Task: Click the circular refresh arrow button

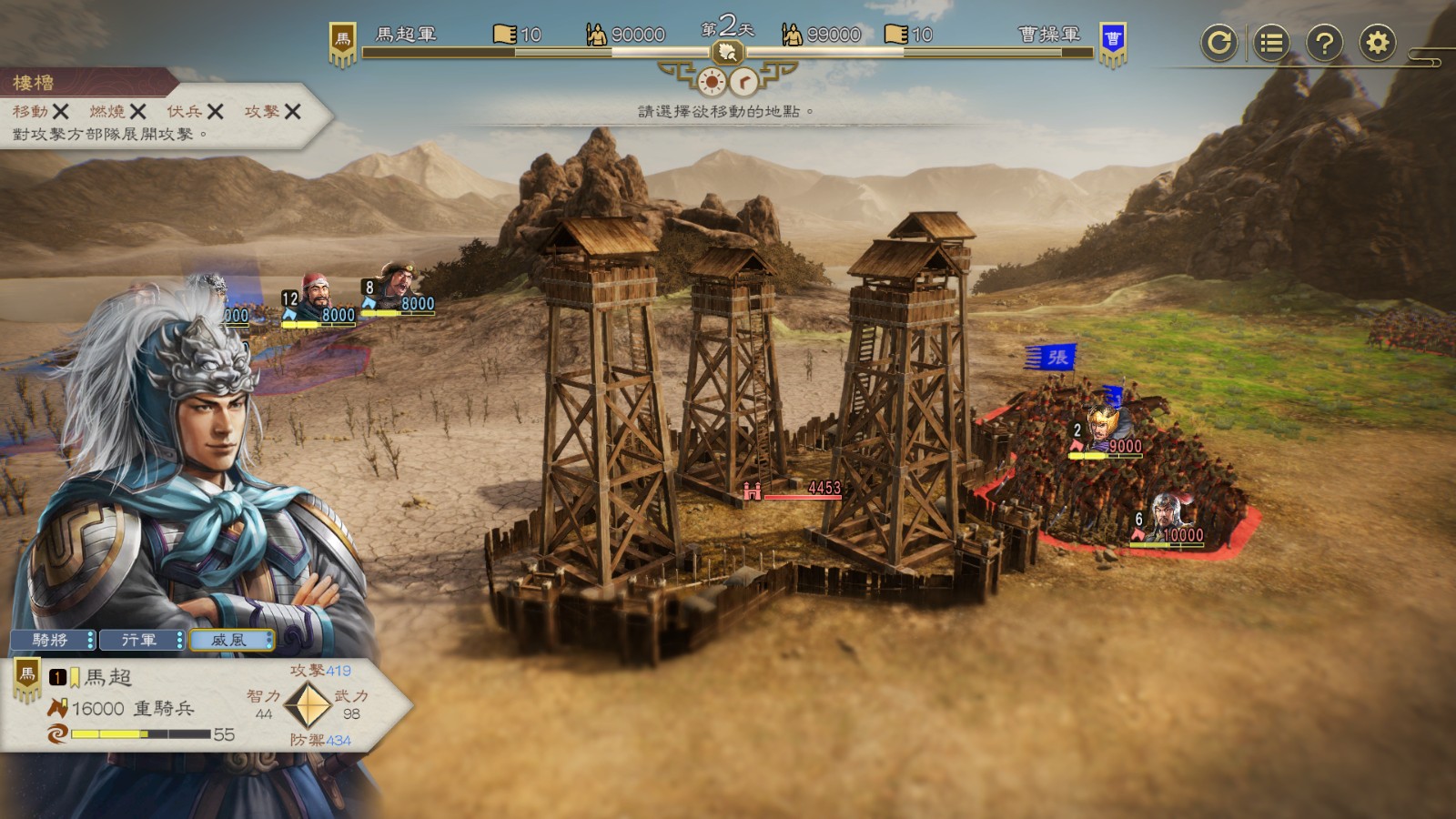Action: [1218, 43]
